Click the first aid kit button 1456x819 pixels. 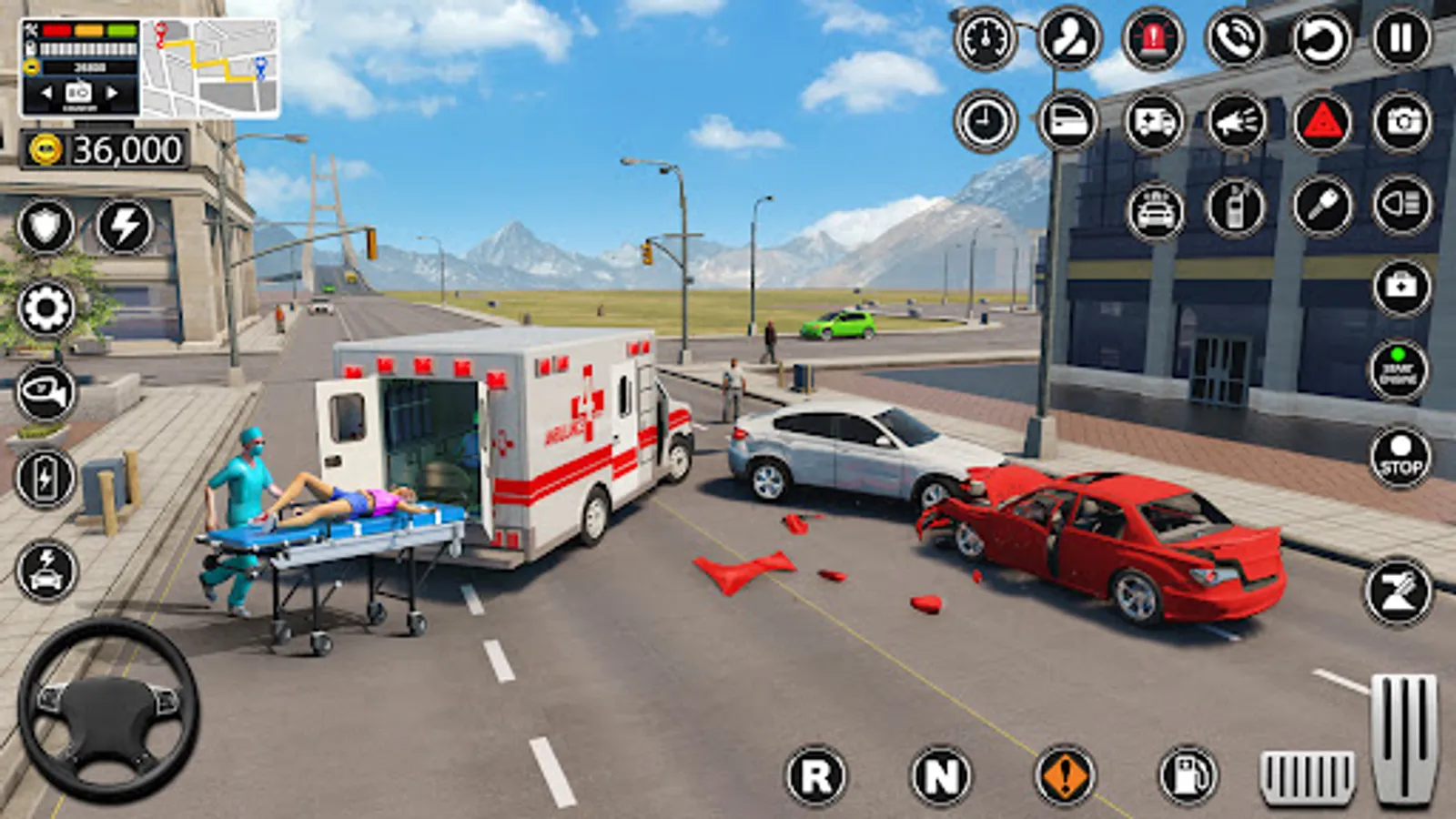pos(1401,288)
